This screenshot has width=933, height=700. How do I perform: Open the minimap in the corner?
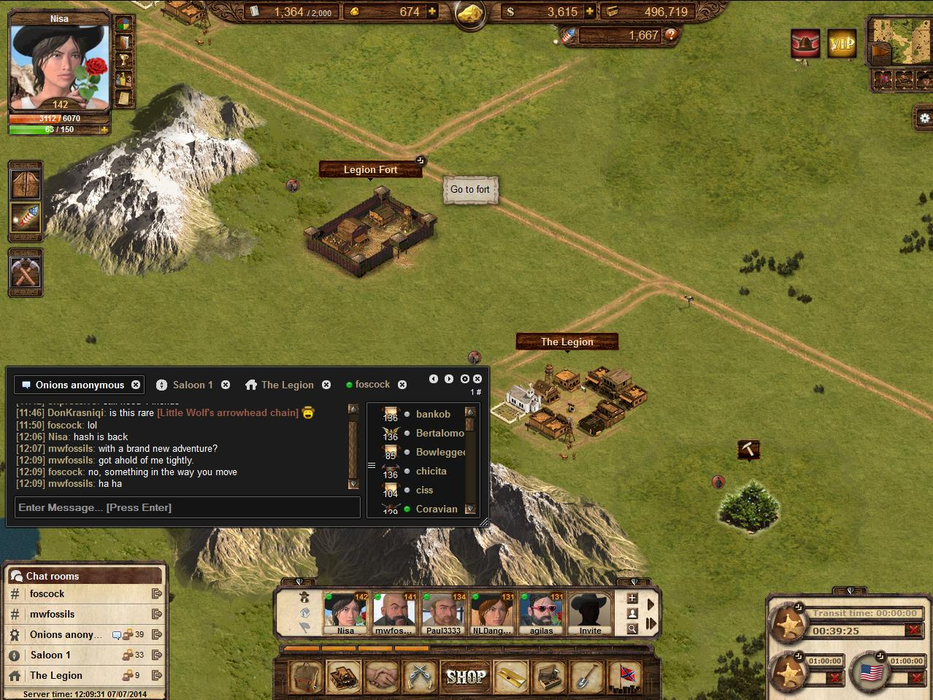[x=898, y=41]
